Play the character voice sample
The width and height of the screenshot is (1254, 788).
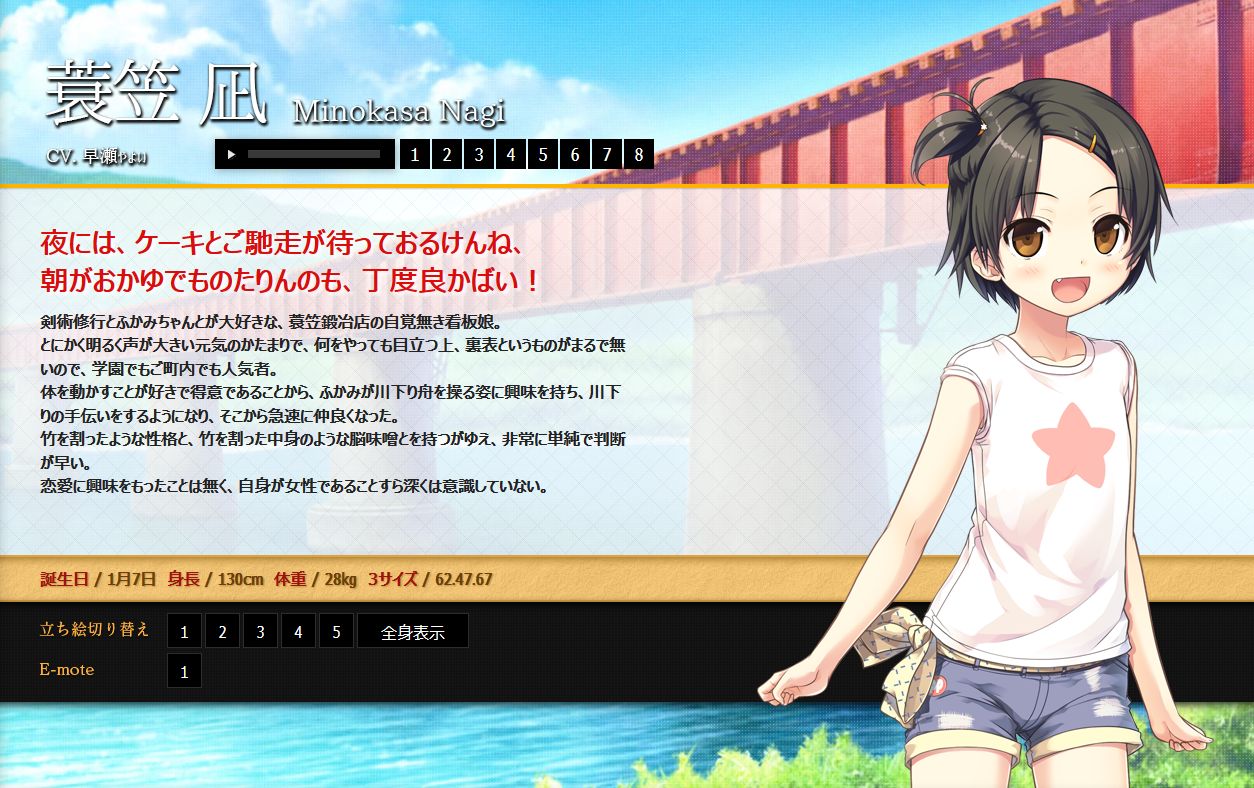[x=231, y=154]
